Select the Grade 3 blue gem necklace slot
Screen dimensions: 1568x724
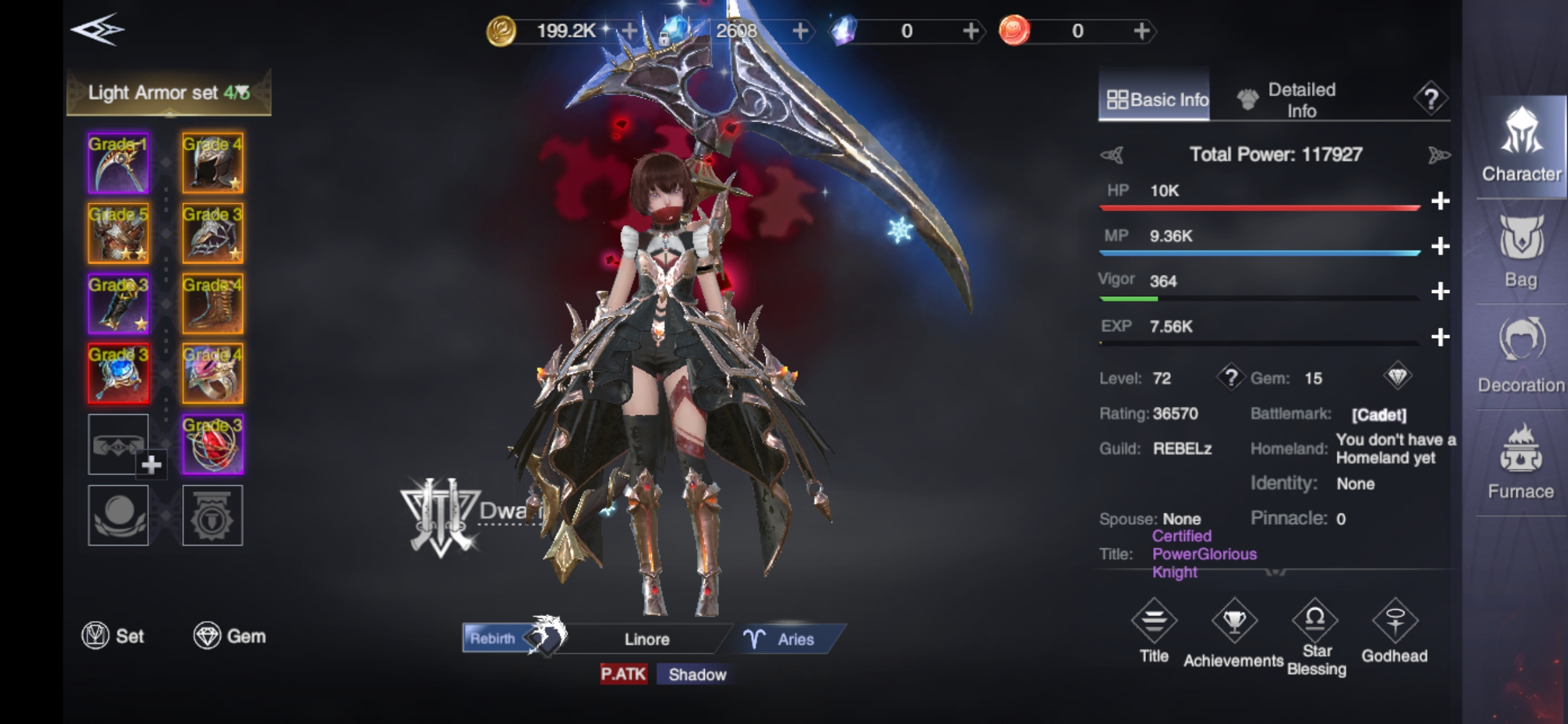click(x=119, y=374)
